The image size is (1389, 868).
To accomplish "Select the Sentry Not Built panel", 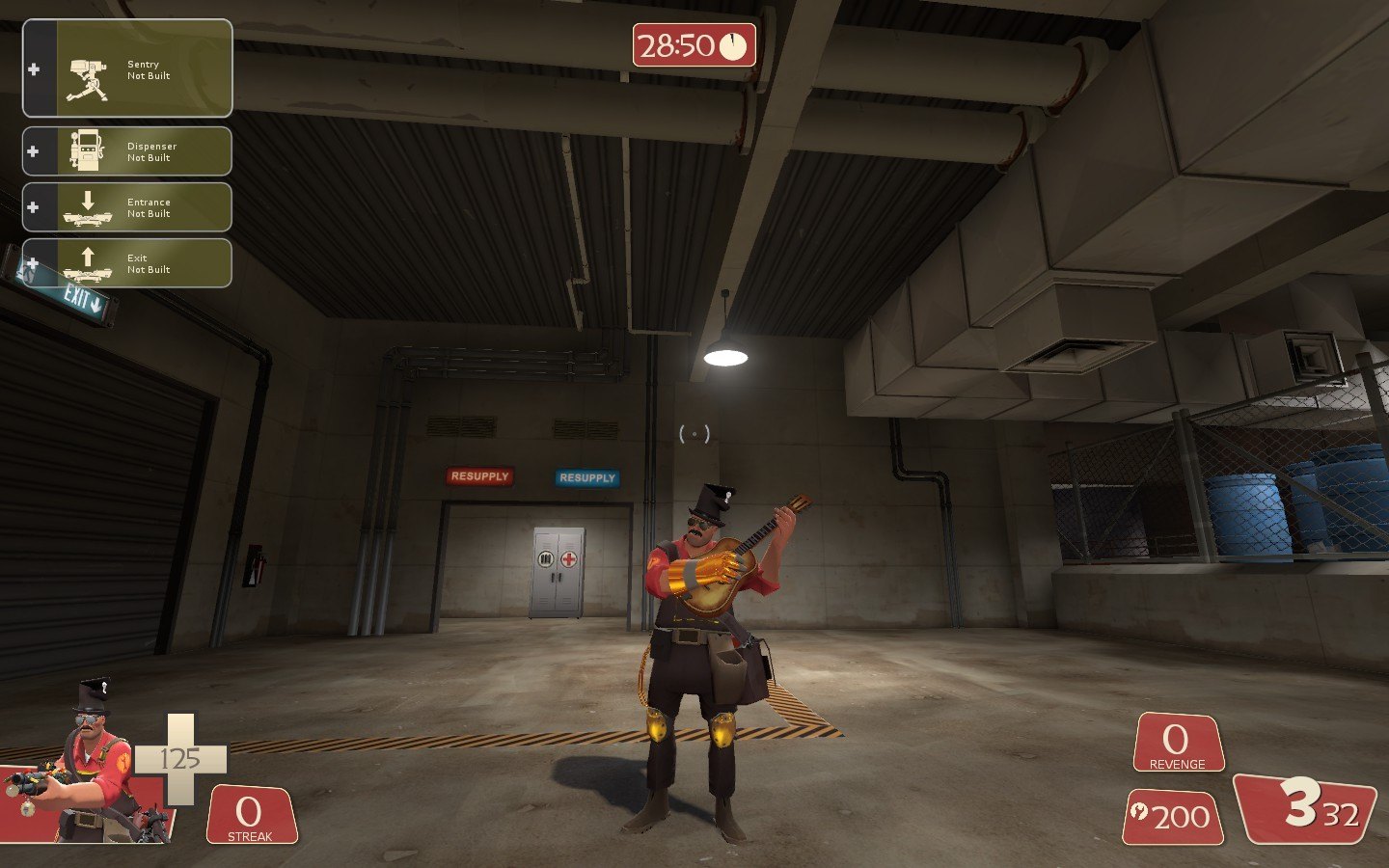I will [127, 69].
